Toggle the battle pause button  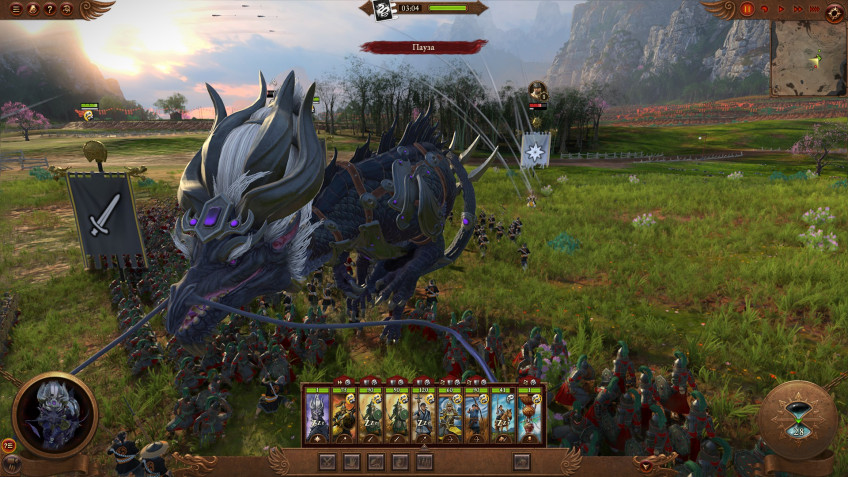pos(747,9)
